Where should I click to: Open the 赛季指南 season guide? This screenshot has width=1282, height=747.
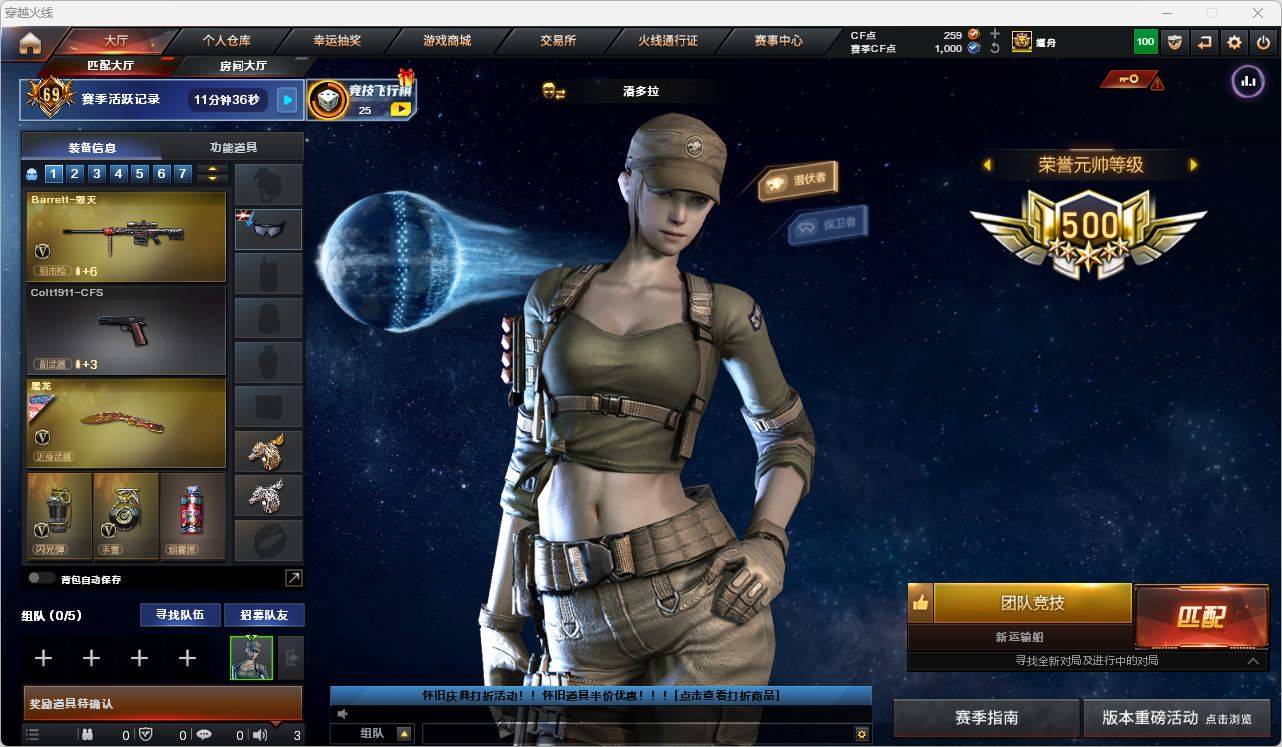point(986,718)
